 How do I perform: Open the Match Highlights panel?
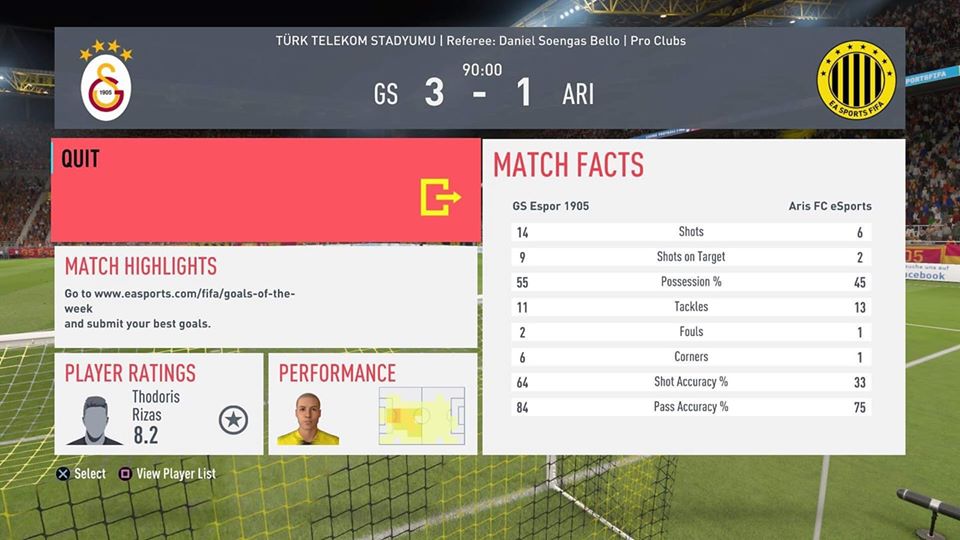coord(266,297)
